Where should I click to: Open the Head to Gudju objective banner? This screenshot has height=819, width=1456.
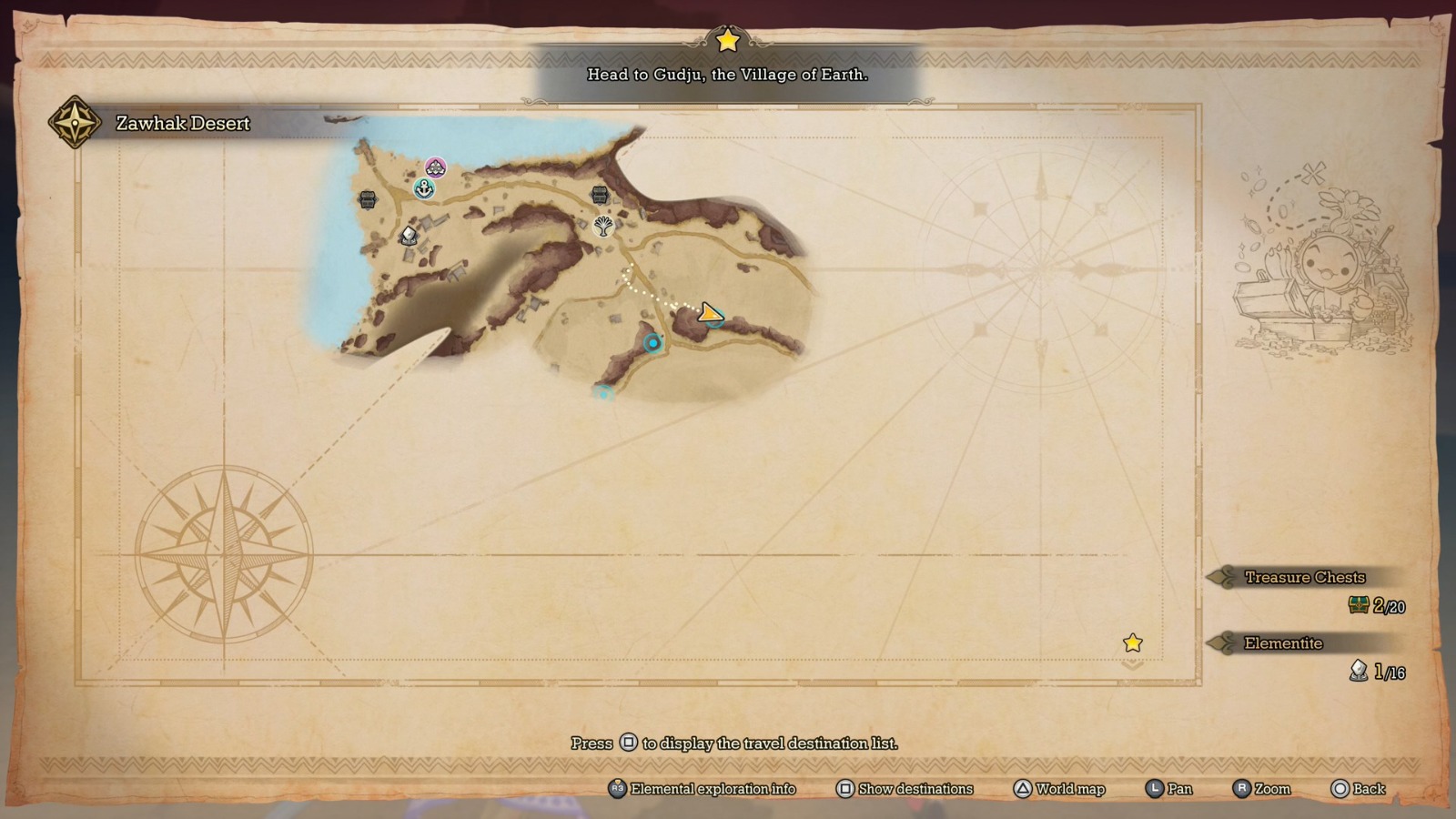727,75
